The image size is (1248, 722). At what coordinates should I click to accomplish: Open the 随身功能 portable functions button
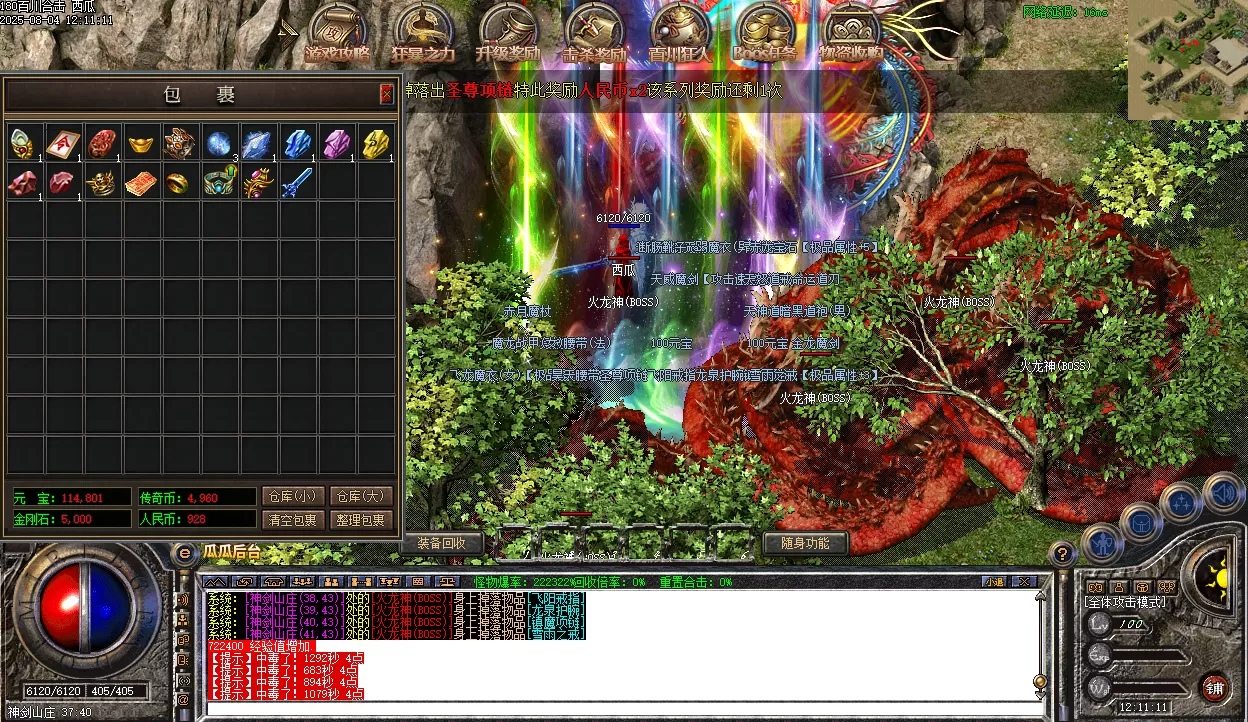[x=805, y=543]
